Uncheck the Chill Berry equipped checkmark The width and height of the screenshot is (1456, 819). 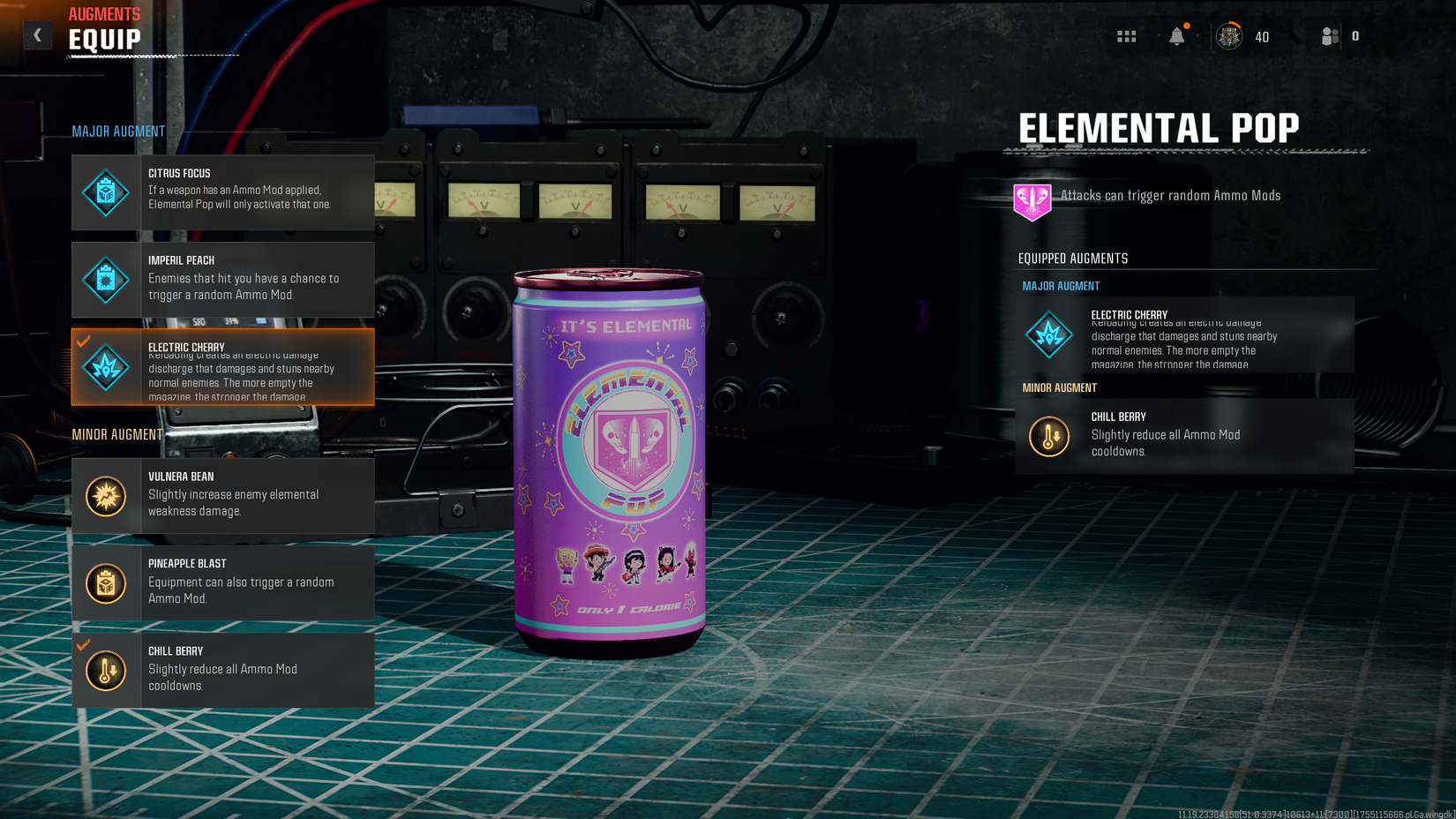click(x=85, y=647)
